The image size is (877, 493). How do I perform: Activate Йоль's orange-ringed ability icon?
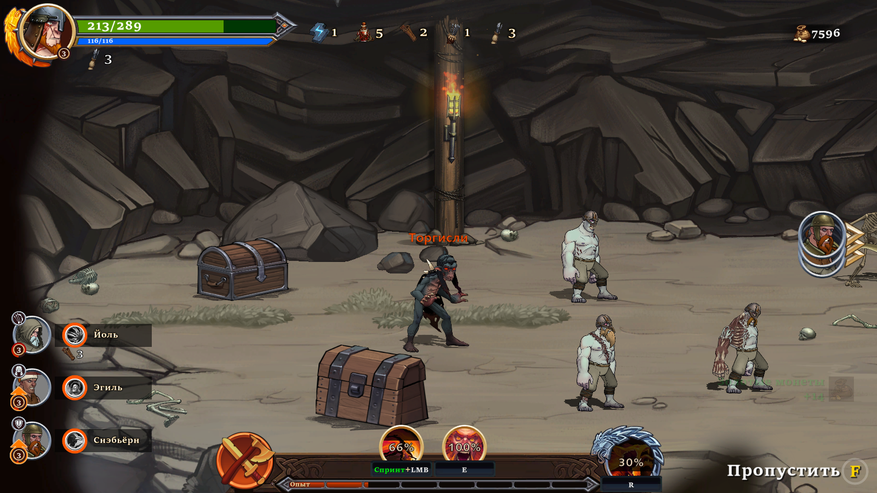click(x=75, y=335)
